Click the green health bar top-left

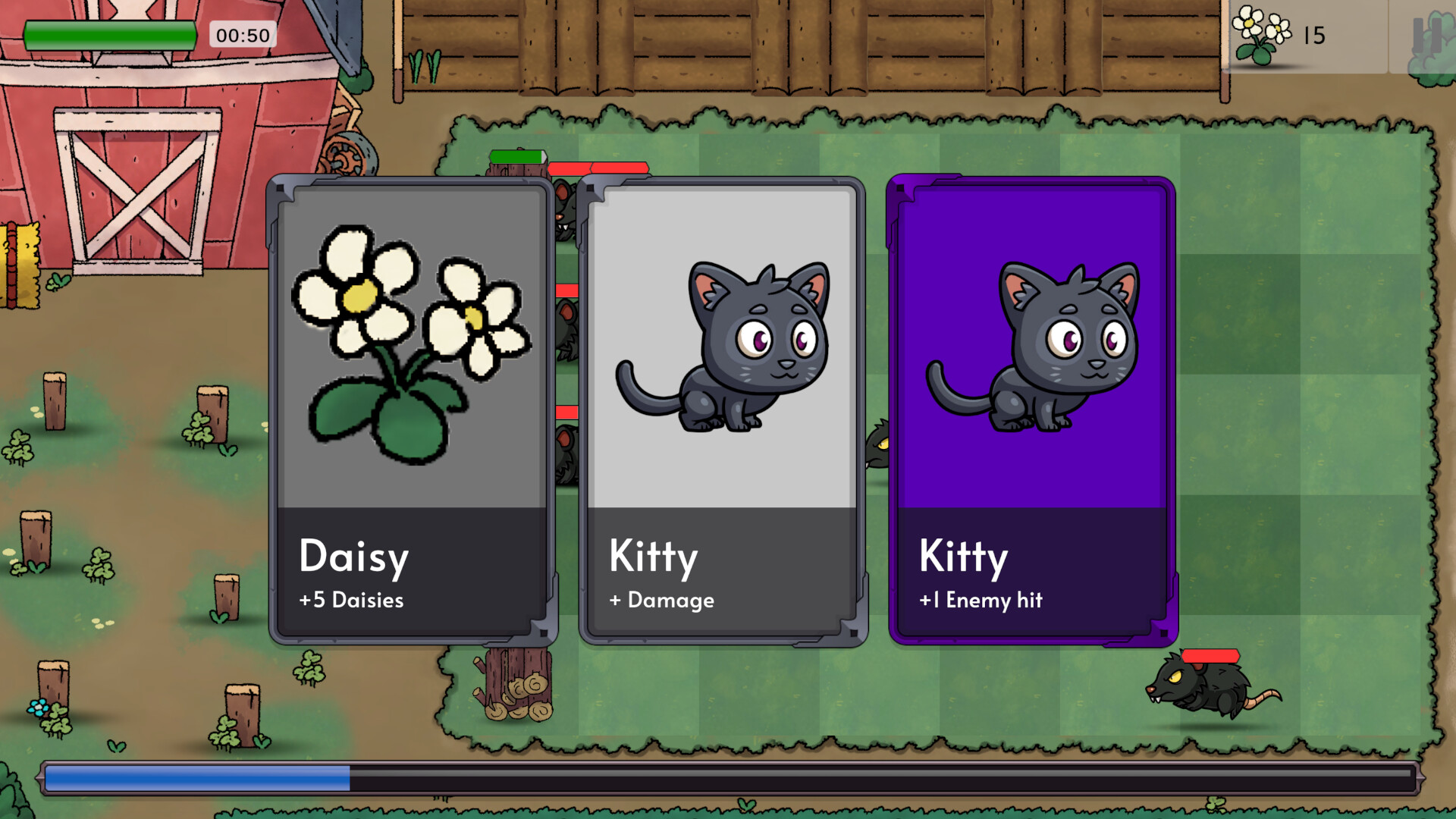[x=111, y=33]
